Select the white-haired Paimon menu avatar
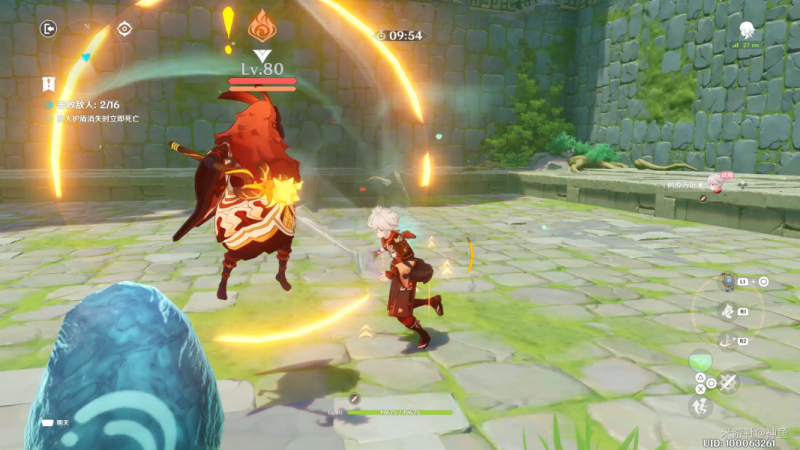800x450 pixels. [x=746, y=30]
